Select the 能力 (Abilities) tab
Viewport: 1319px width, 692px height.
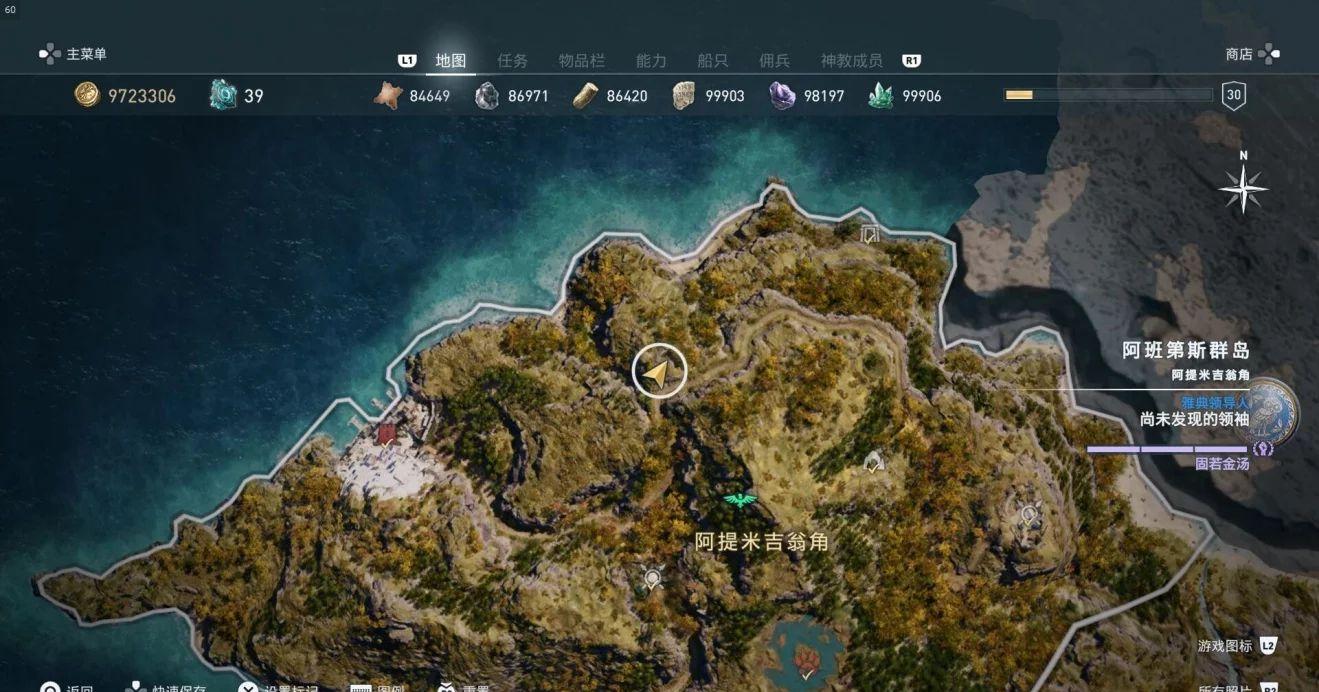pos(651,61)
